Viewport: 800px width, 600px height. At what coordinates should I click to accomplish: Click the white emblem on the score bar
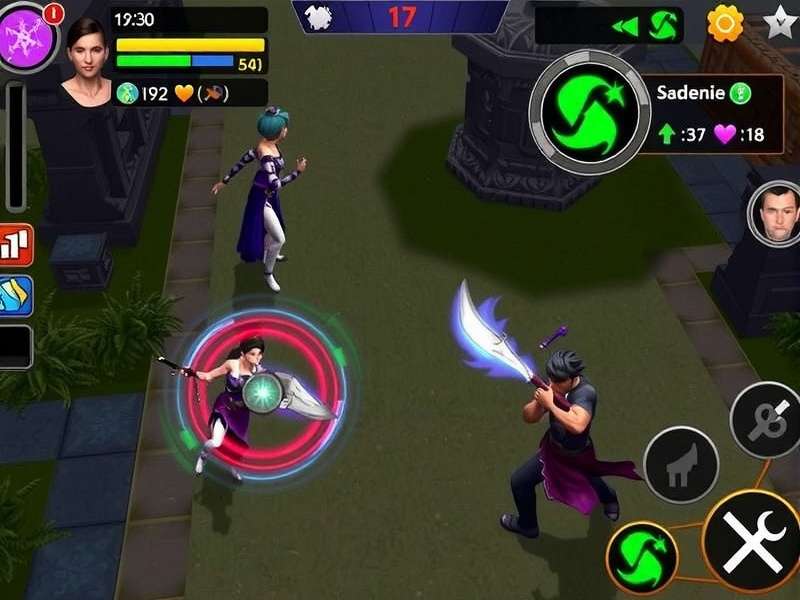[x=318, y=17]
